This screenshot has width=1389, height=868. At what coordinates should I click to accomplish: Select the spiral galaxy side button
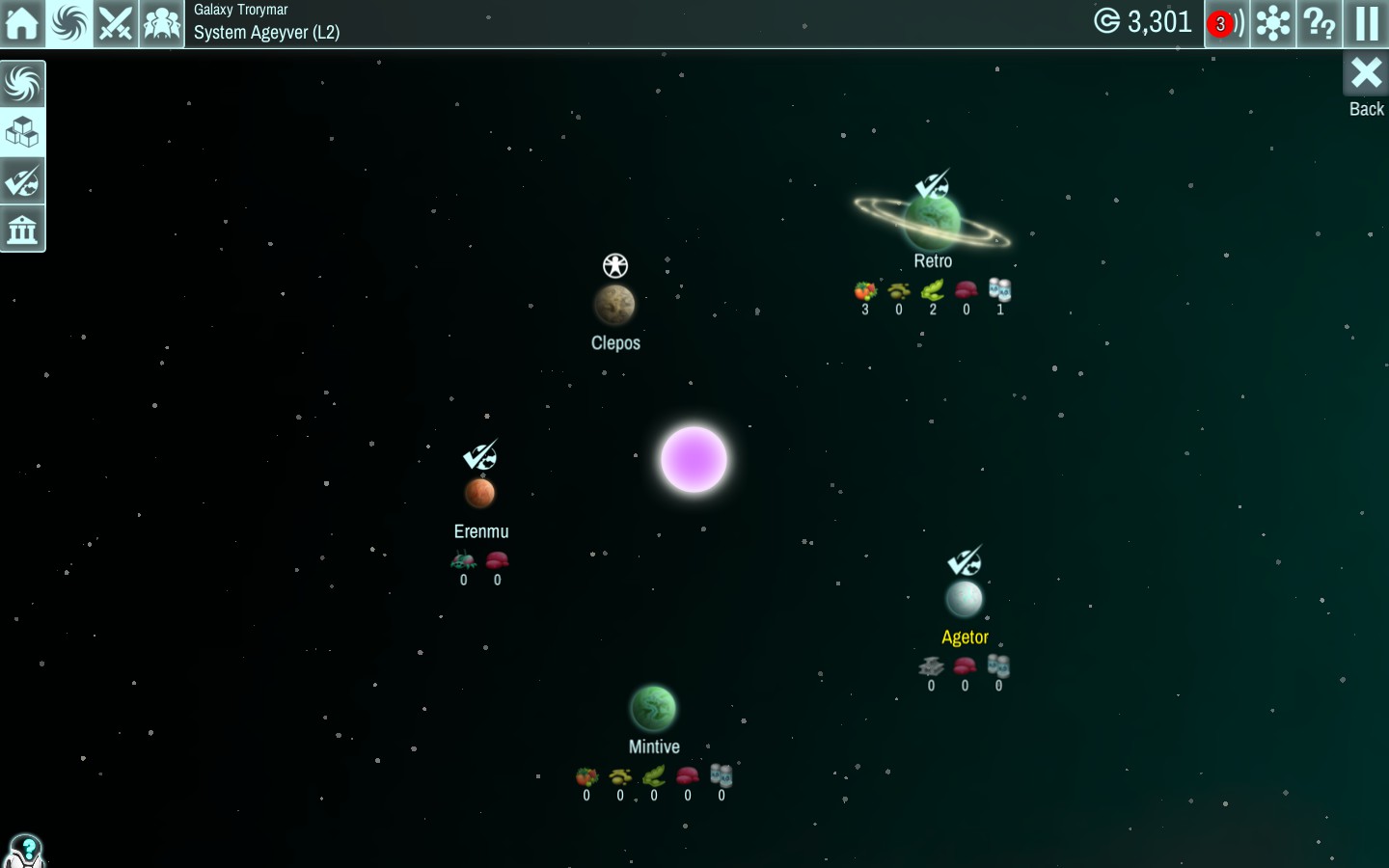pyautogui.click(x=22, y=84)
